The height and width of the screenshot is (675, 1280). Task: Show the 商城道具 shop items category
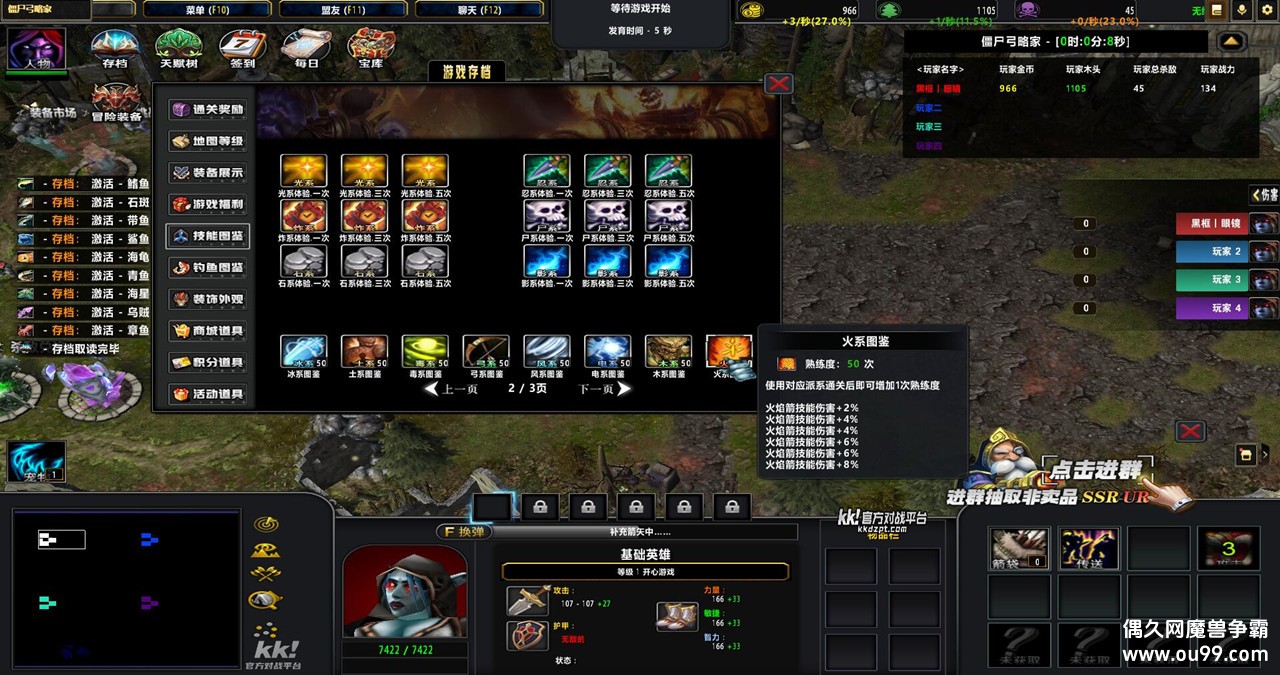point(208,331)
